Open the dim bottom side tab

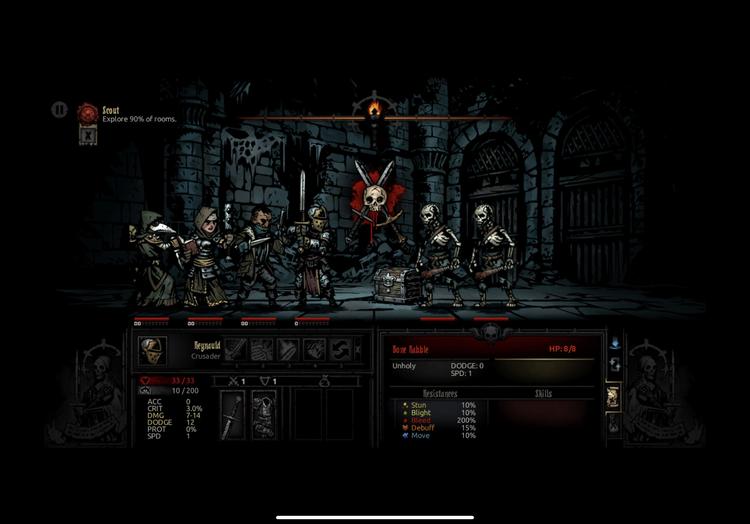[x=614, y=424]
